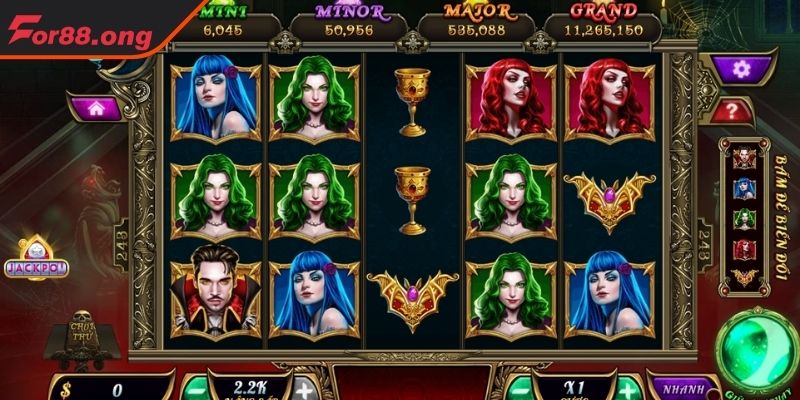This screenshot has height=400, width=800.
Task: Decrease the 2.2K bet amount
Action: 193,389
